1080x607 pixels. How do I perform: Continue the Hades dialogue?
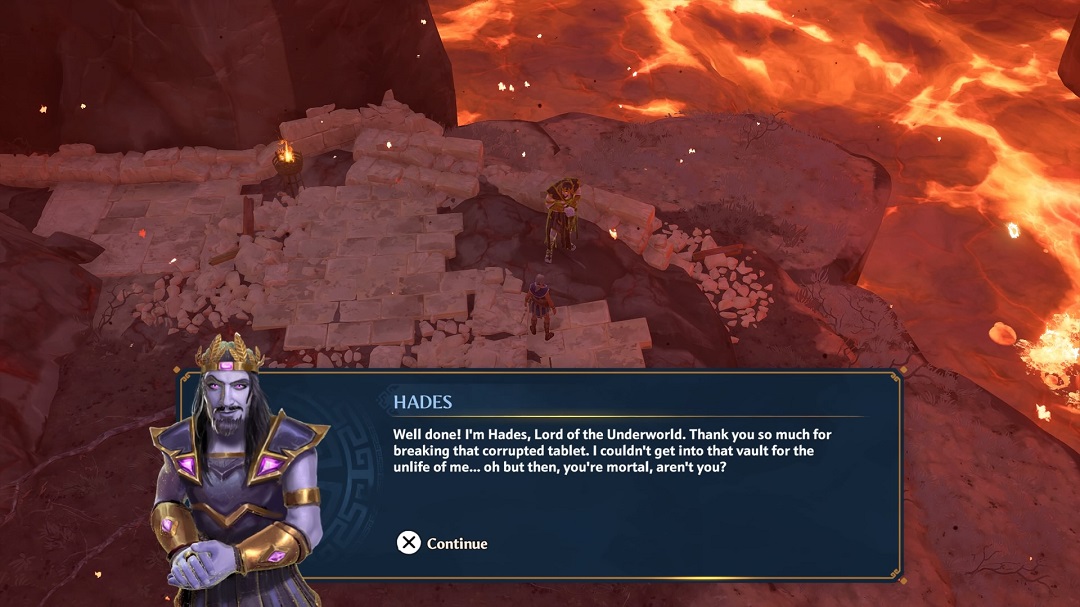tap(442, 543)
